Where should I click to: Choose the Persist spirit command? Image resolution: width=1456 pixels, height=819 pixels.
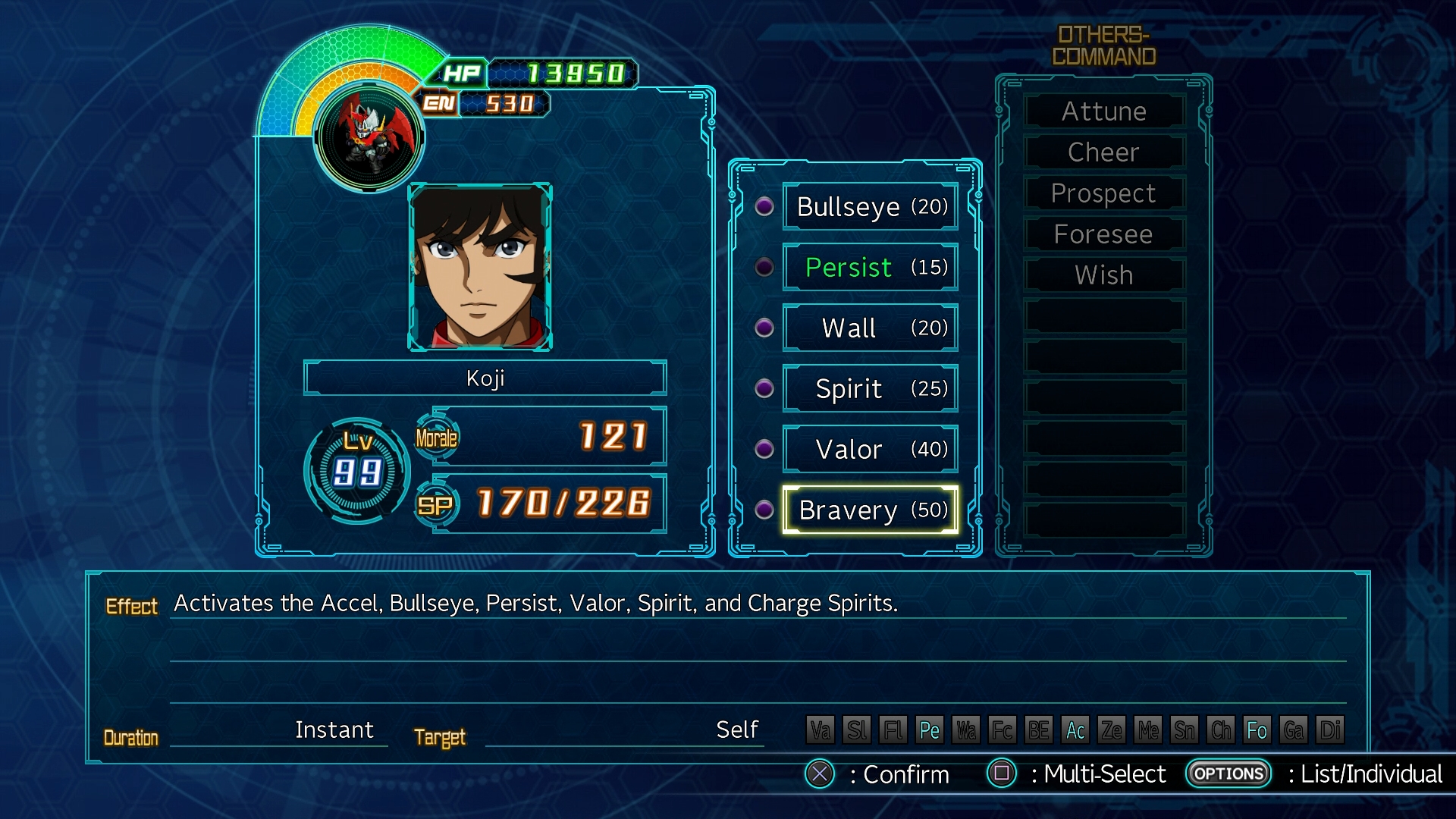tap(870, 267)
